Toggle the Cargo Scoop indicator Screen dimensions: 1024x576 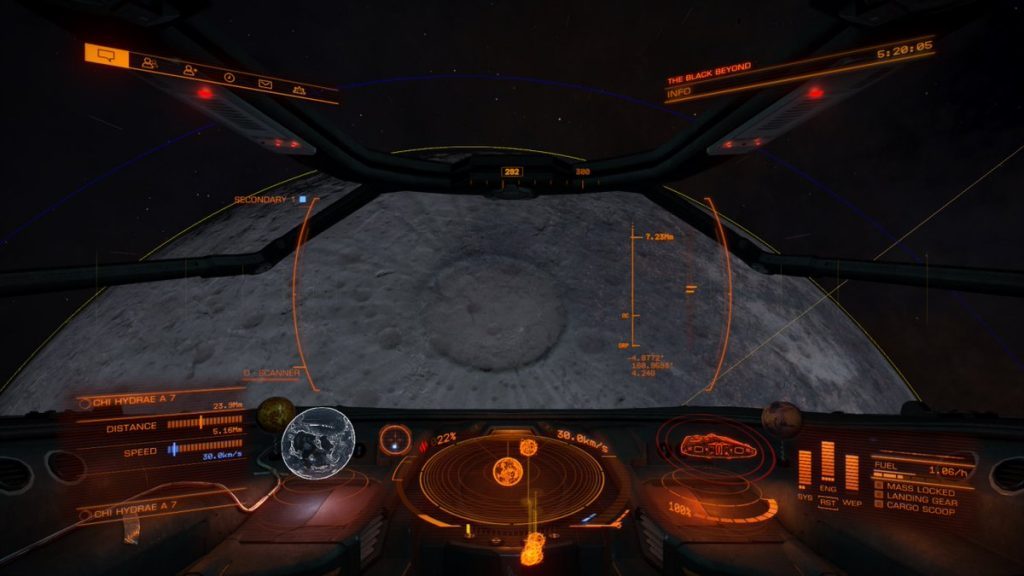[x=918, y=512]
